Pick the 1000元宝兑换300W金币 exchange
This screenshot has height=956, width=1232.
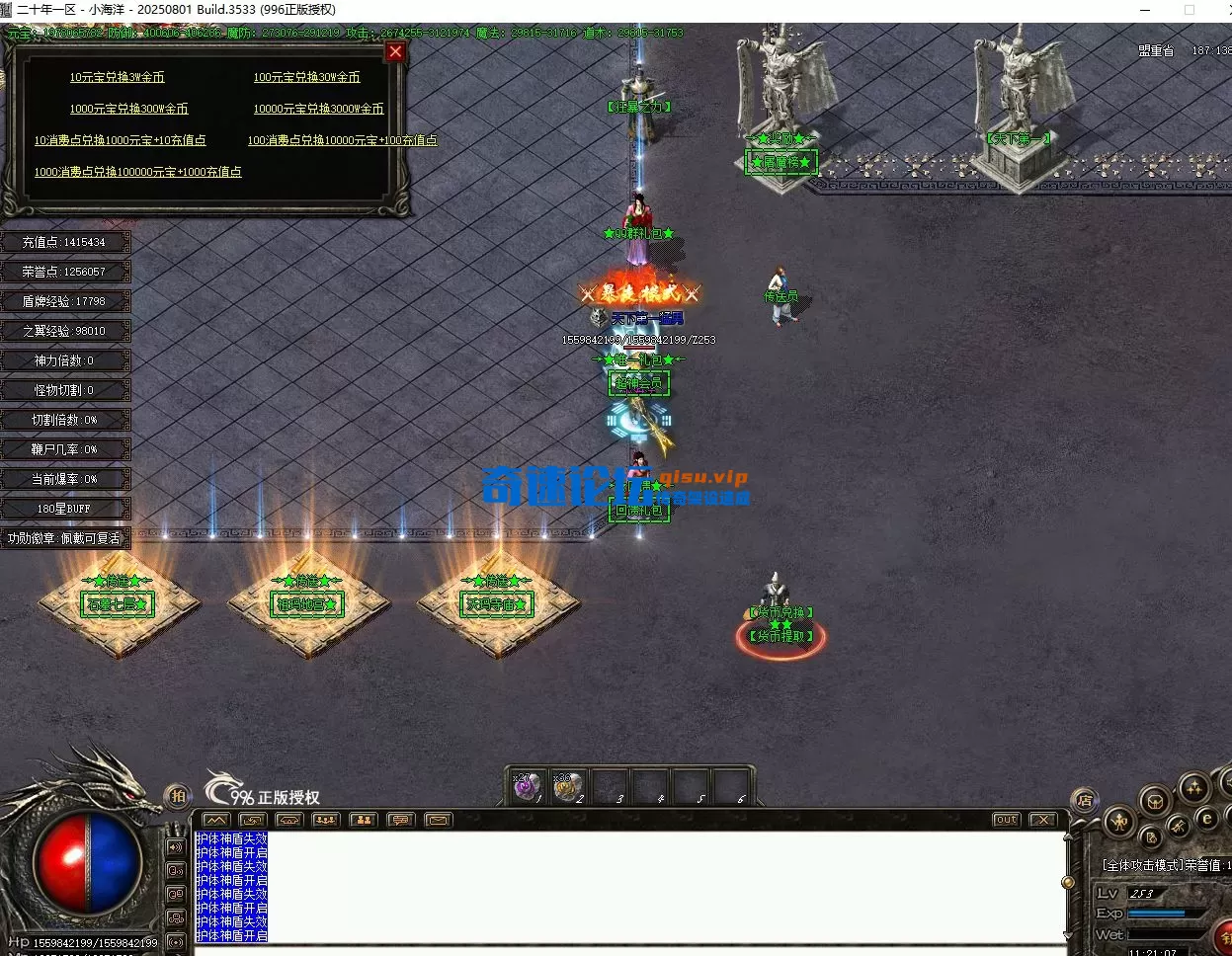click(128, 109)
